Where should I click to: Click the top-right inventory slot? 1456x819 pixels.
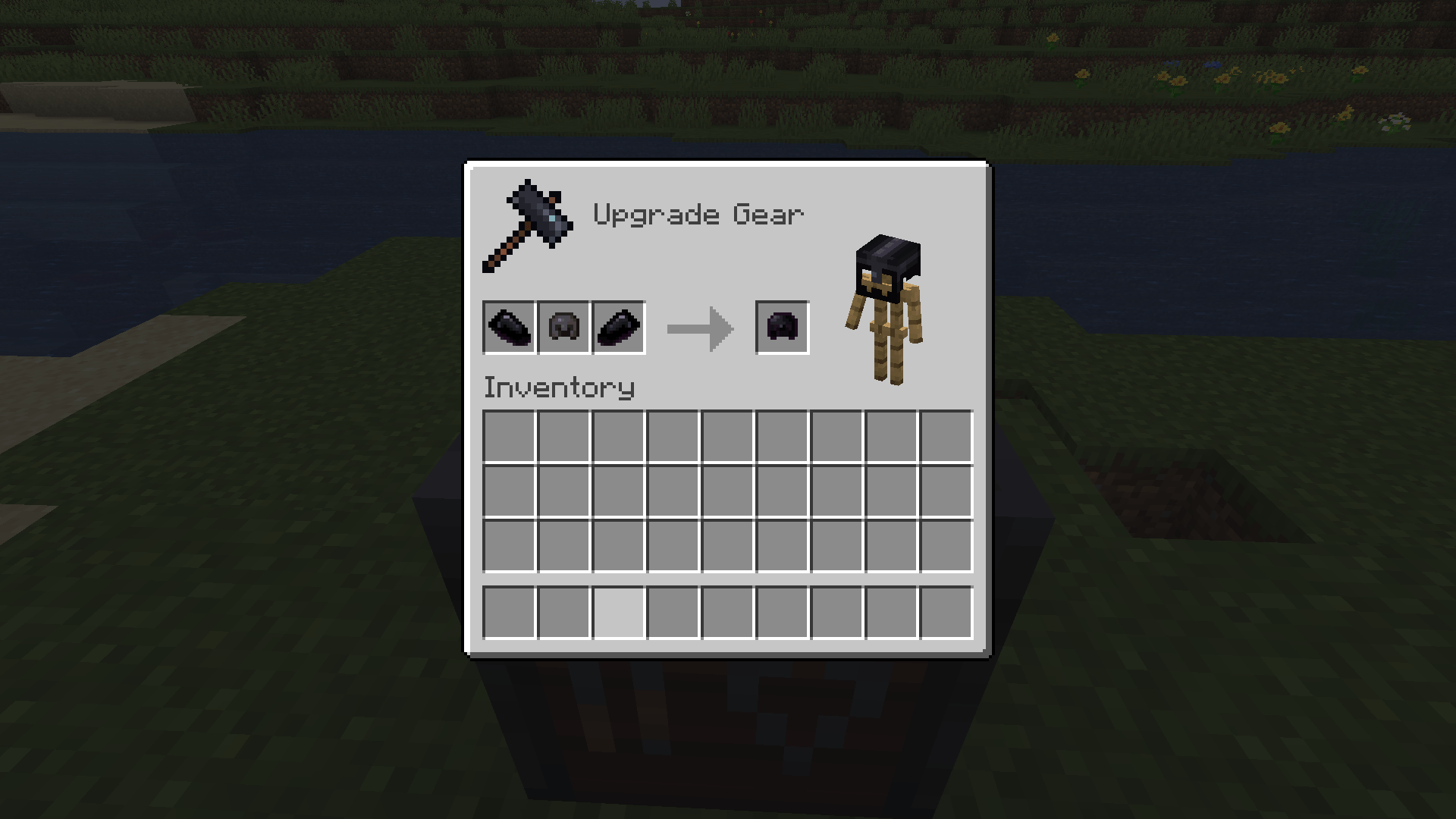(x=946, y=436)
